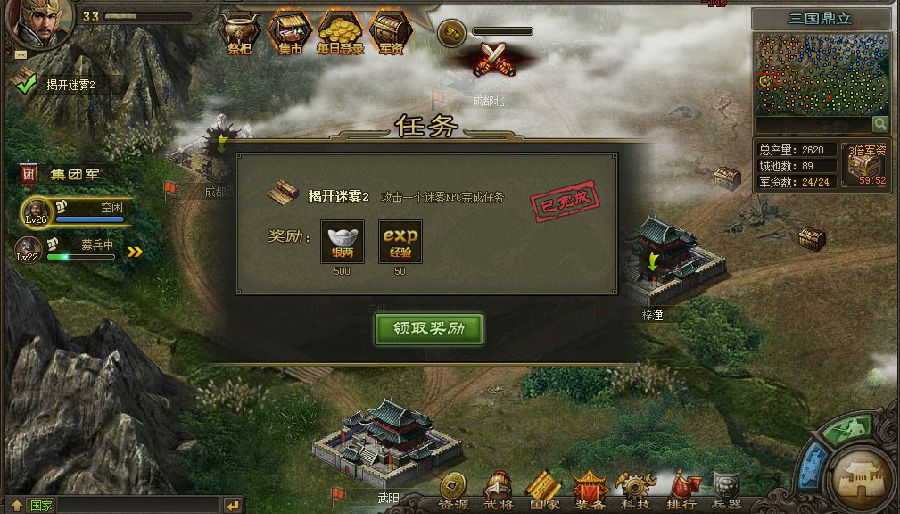
Task: Open the 科技 technology menu
Action: coord(634,490)
